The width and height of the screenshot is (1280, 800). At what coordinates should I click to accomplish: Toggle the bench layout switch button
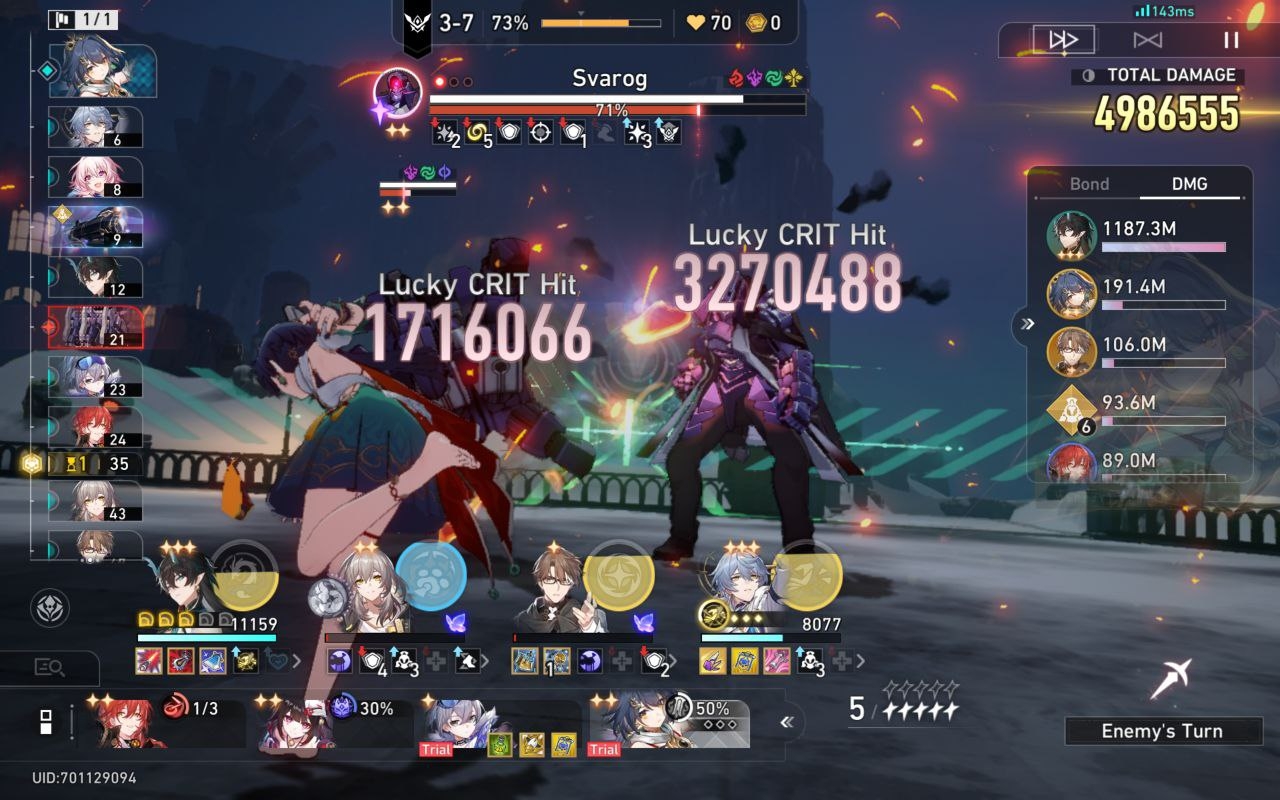[x=45, y=722]
